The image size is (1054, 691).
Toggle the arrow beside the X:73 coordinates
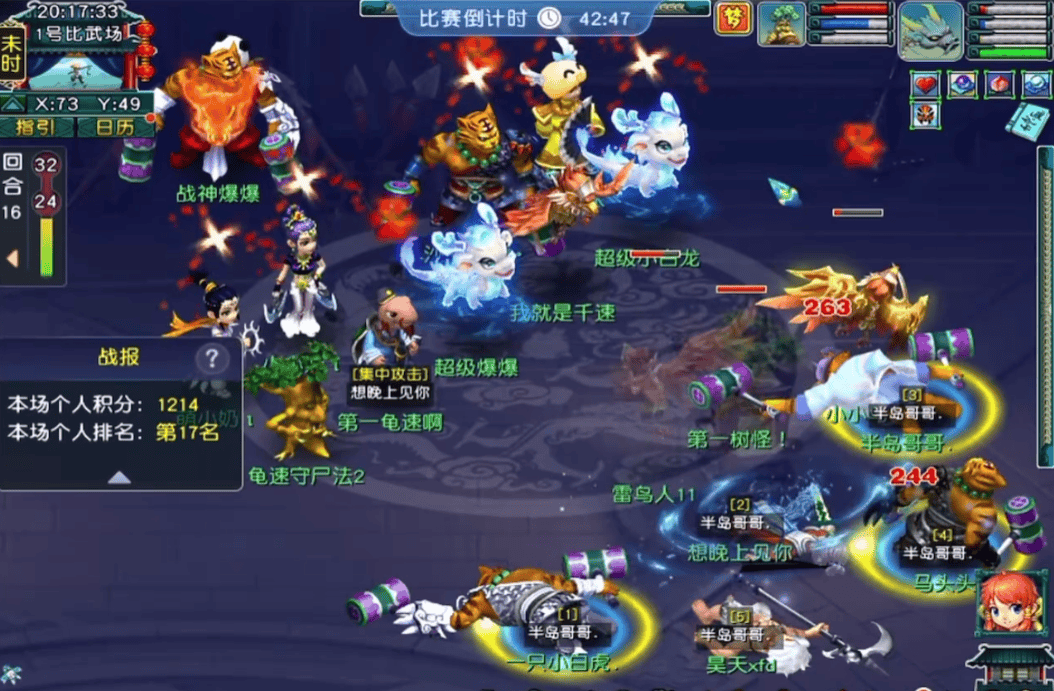(x=12, y=103)
